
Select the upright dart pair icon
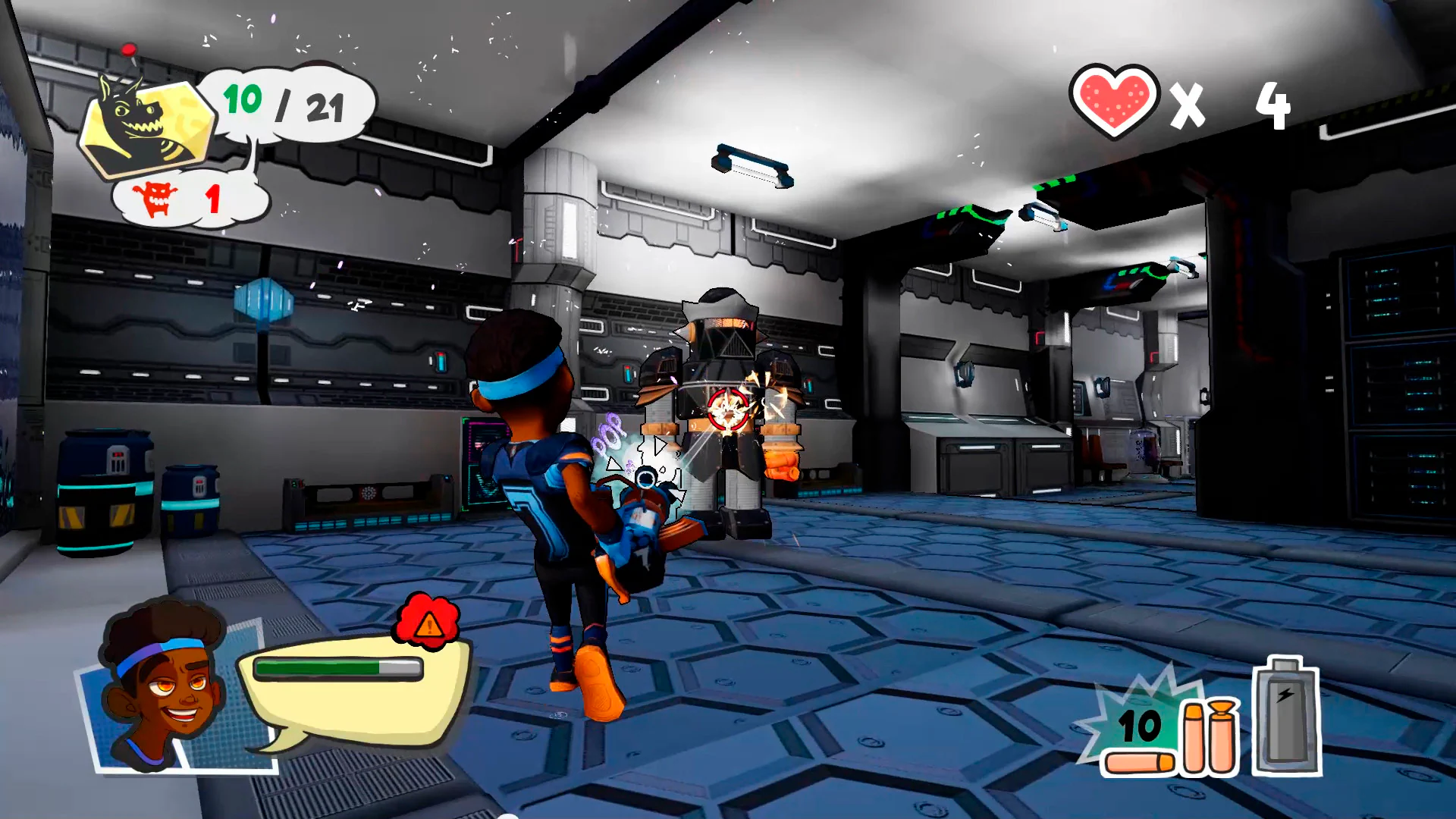coord(1209,736)
